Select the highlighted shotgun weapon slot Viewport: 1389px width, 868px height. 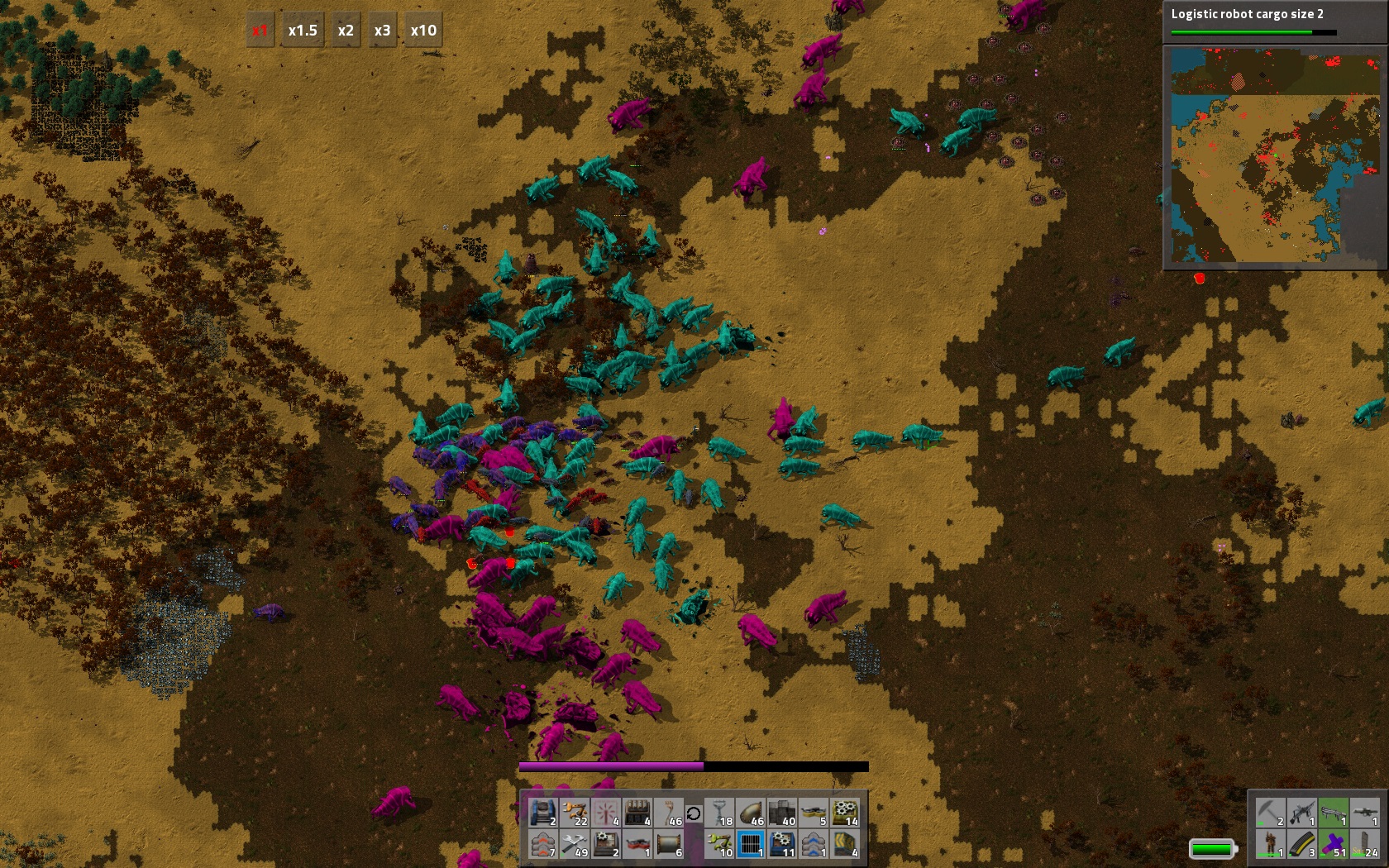click(1333, 813)
